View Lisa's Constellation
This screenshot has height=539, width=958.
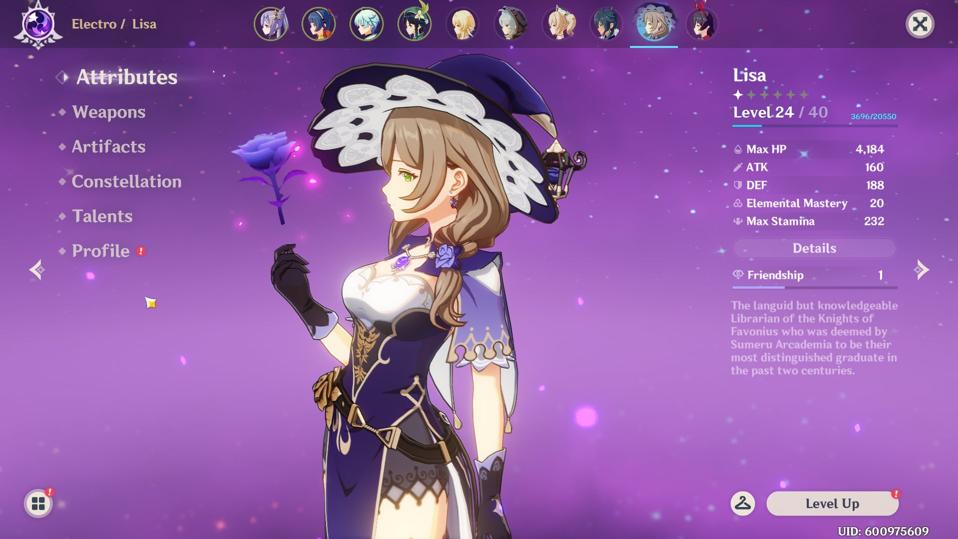tap(126, 181)
